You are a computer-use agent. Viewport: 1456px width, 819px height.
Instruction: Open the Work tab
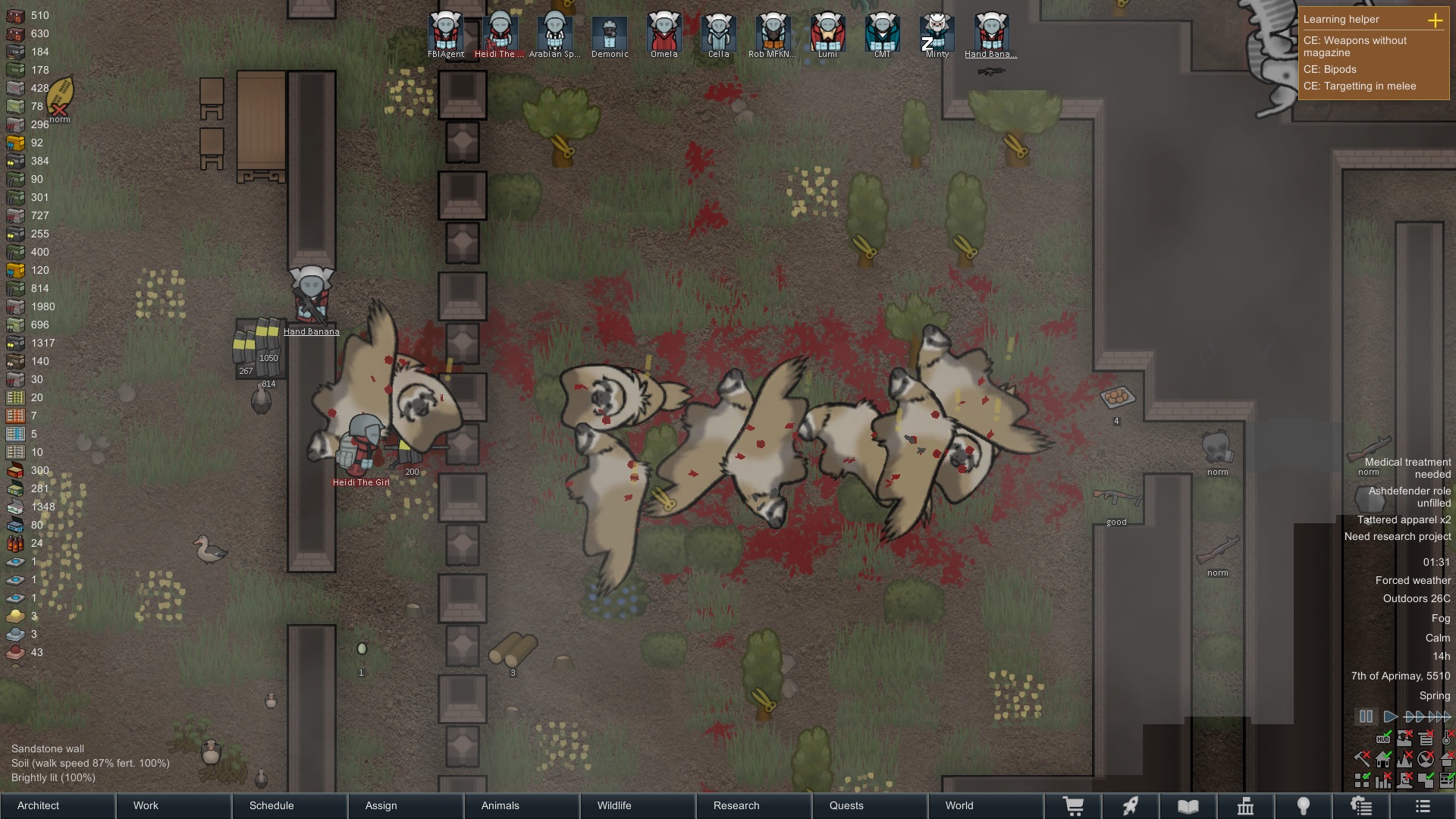(174, 805)
